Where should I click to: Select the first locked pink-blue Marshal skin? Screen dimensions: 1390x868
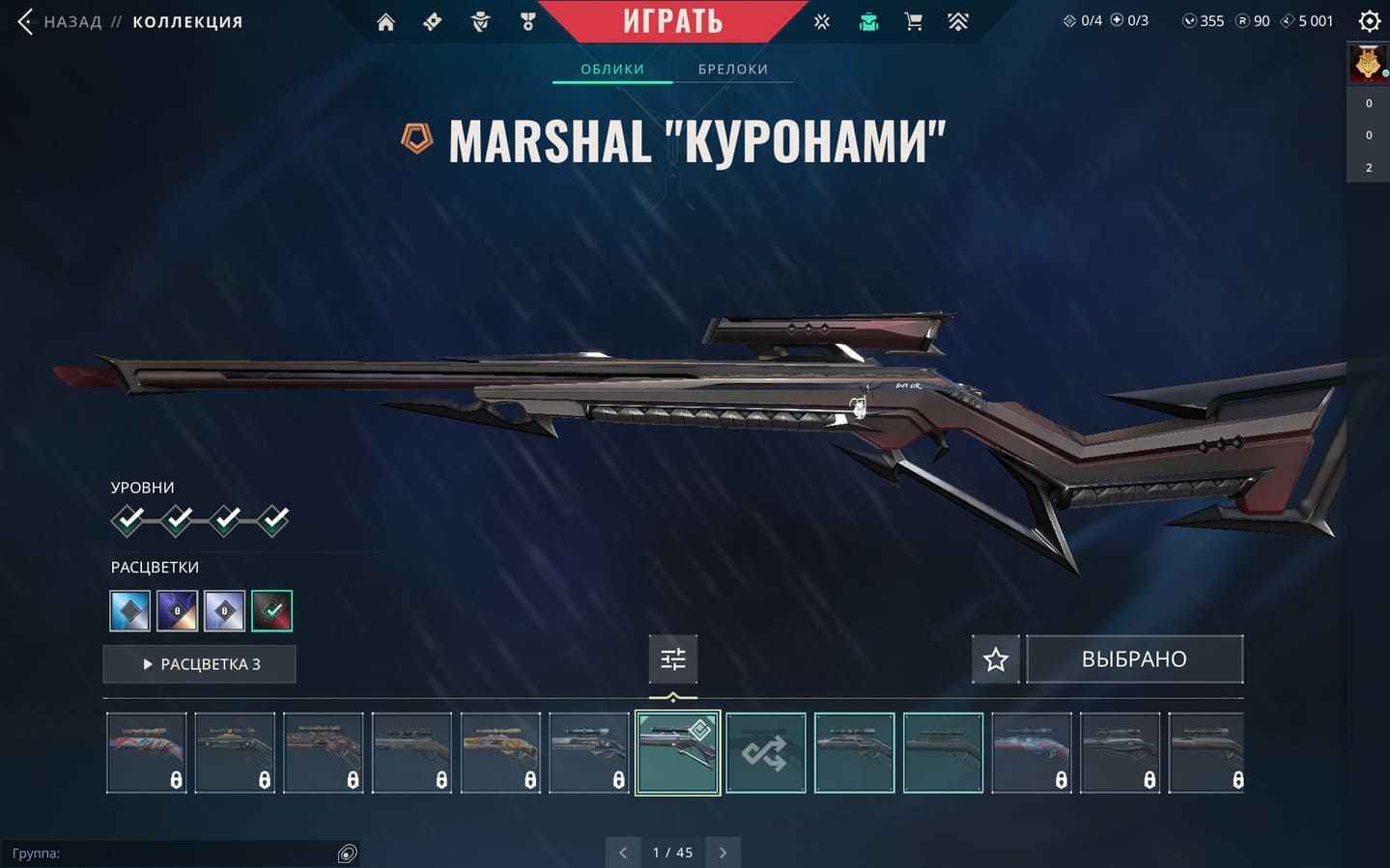pos(146,753)
